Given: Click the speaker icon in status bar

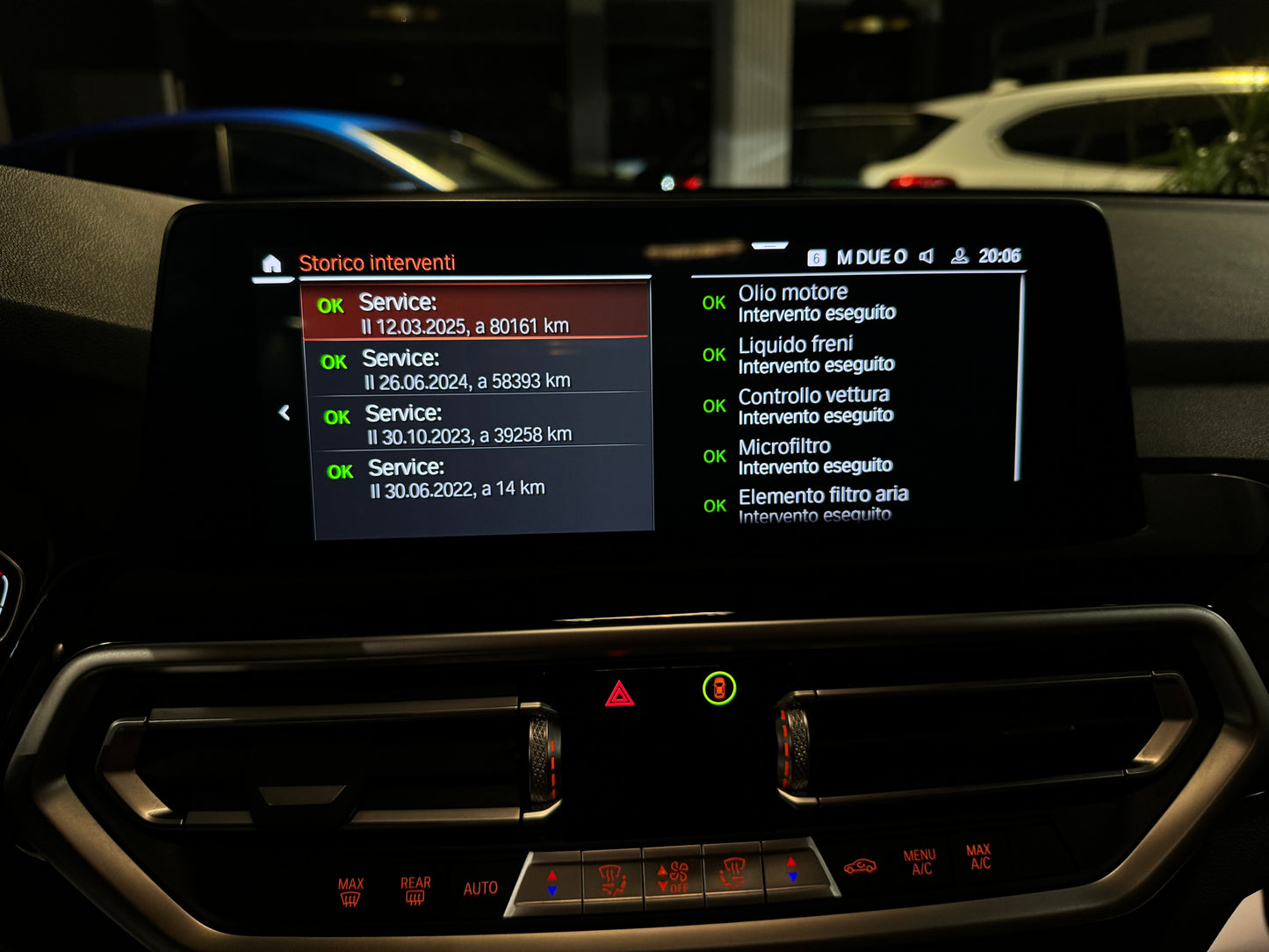Looking at the screenshot, I should (x=927, y=256).
